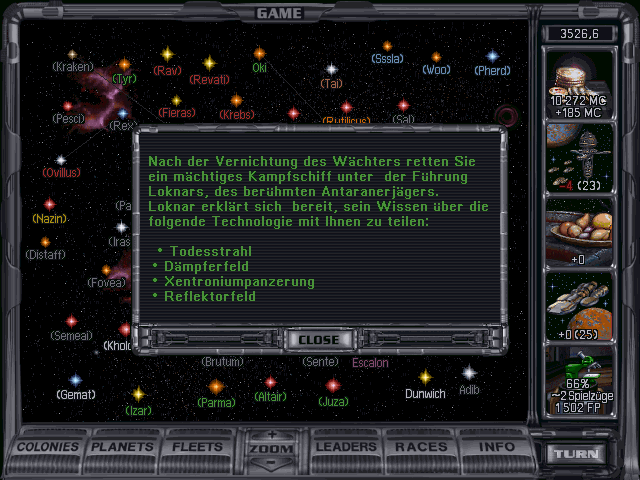View the Races diplomacy screen
The height and width of the screenshot is (480, 640).
click(x=421, y=447)
